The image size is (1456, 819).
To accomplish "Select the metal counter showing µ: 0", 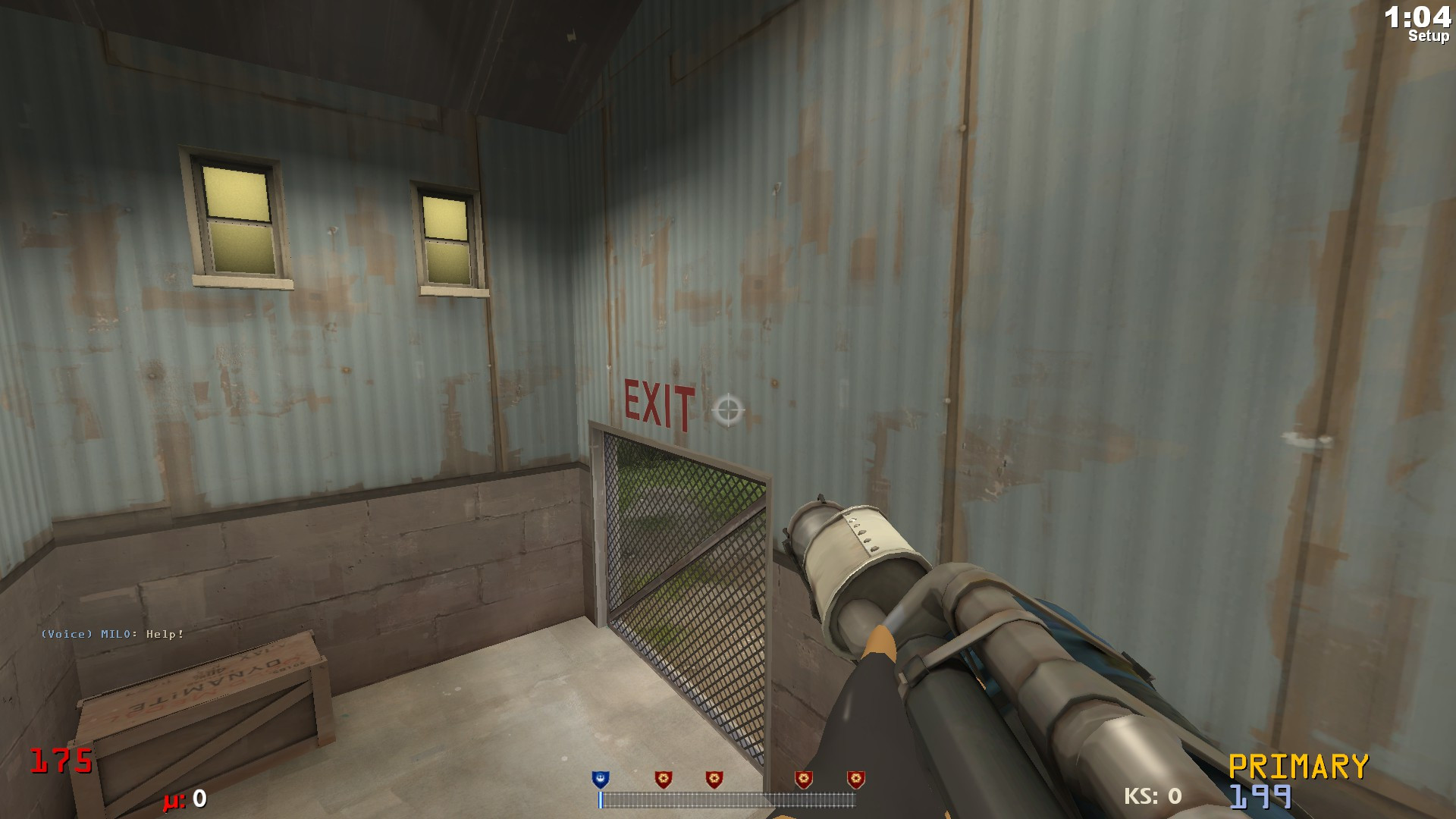I will (x=184, y=799).
